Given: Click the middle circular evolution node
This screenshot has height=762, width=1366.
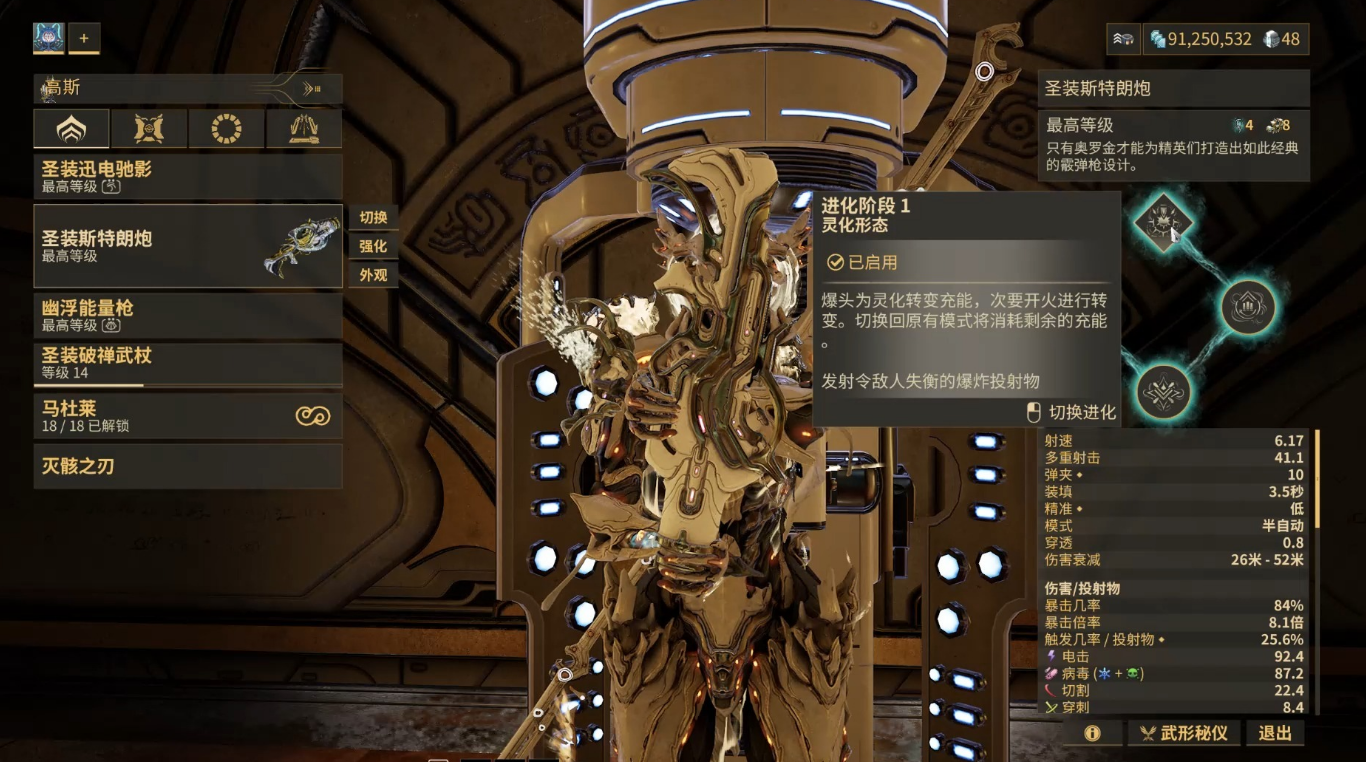Looking at the screenshot, I should coord(1248,307).
